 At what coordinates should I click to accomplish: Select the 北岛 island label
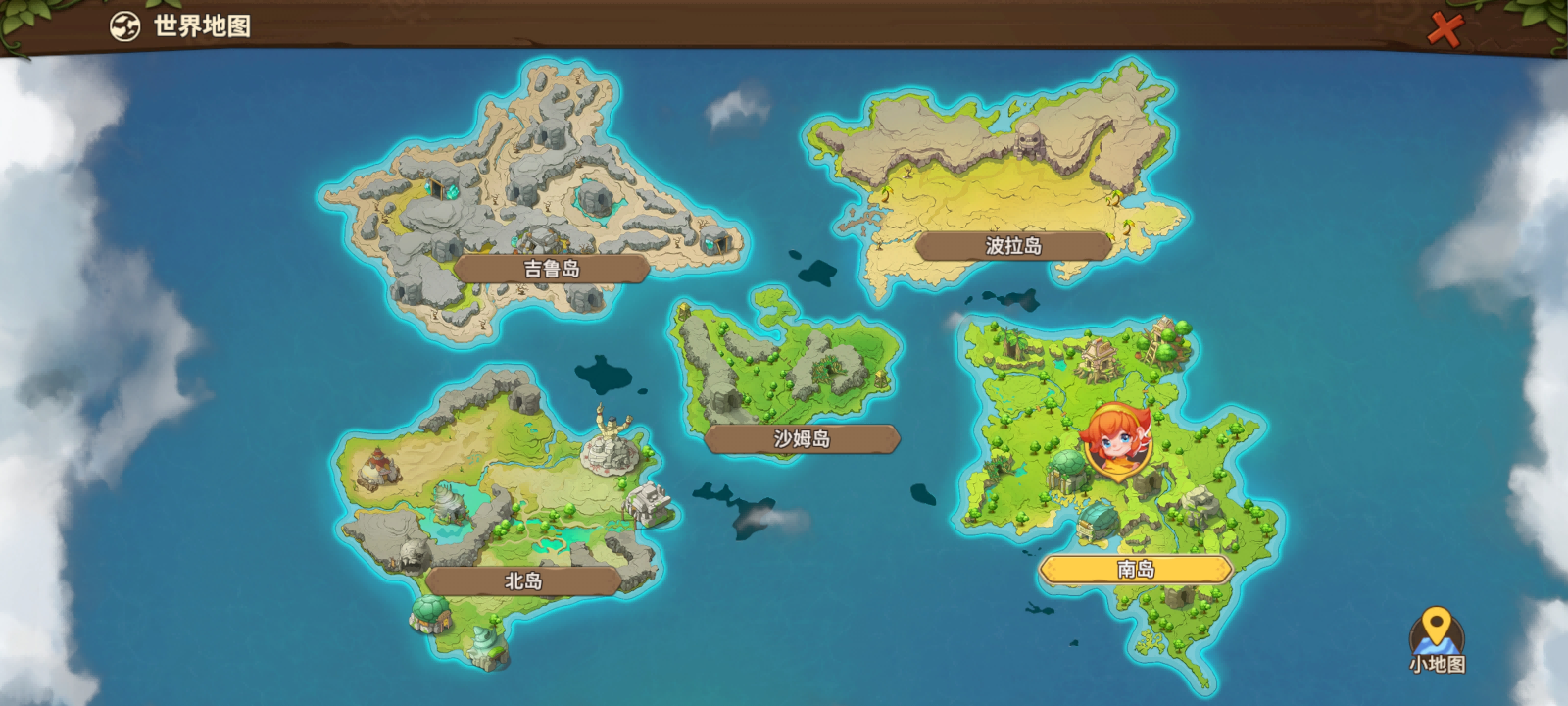tap(523, 581)
